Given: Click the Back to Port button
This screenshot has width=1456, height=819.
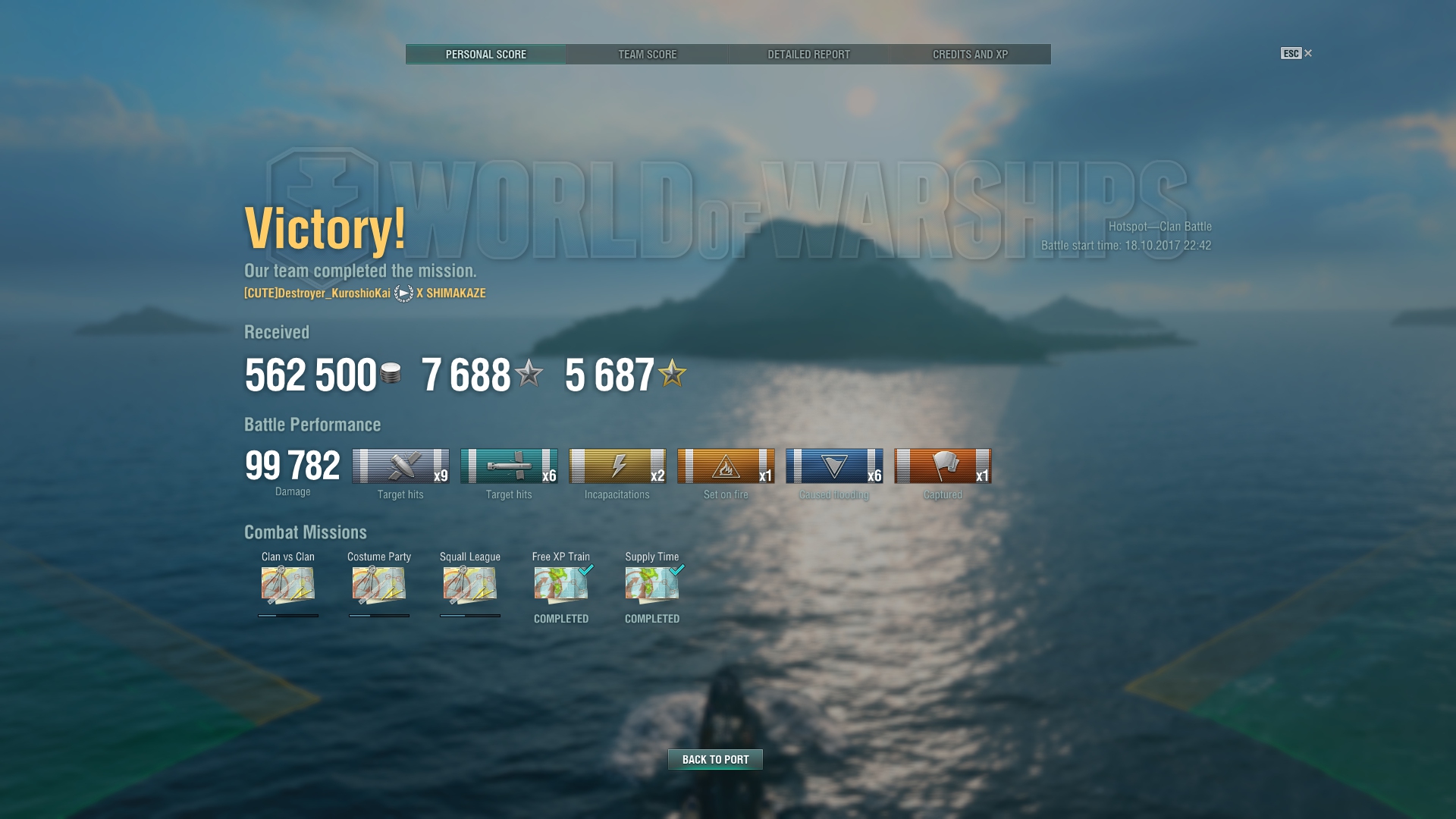Looking at the screenshot, I should click(715, 759).
